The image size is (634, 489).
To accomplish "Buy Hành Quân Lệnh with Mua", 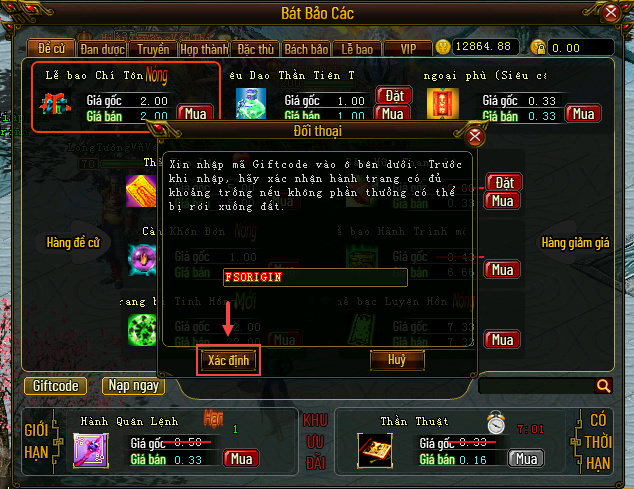I will (x=242, y=459).
